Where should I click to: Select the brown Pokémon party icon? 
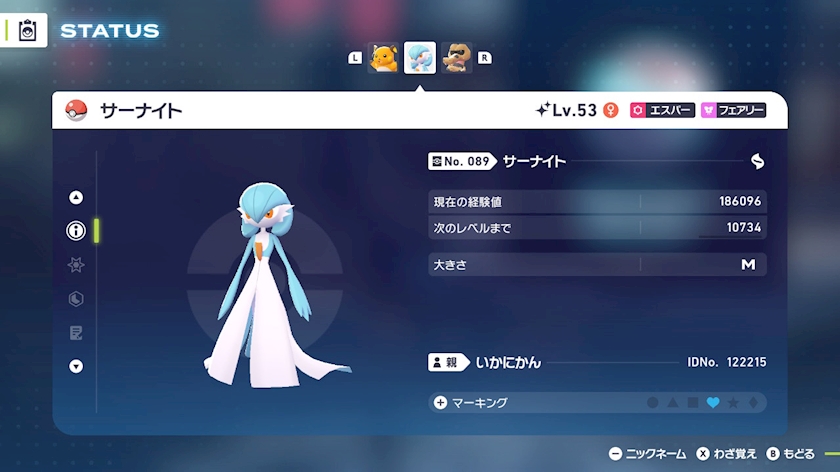pos(457,58)
